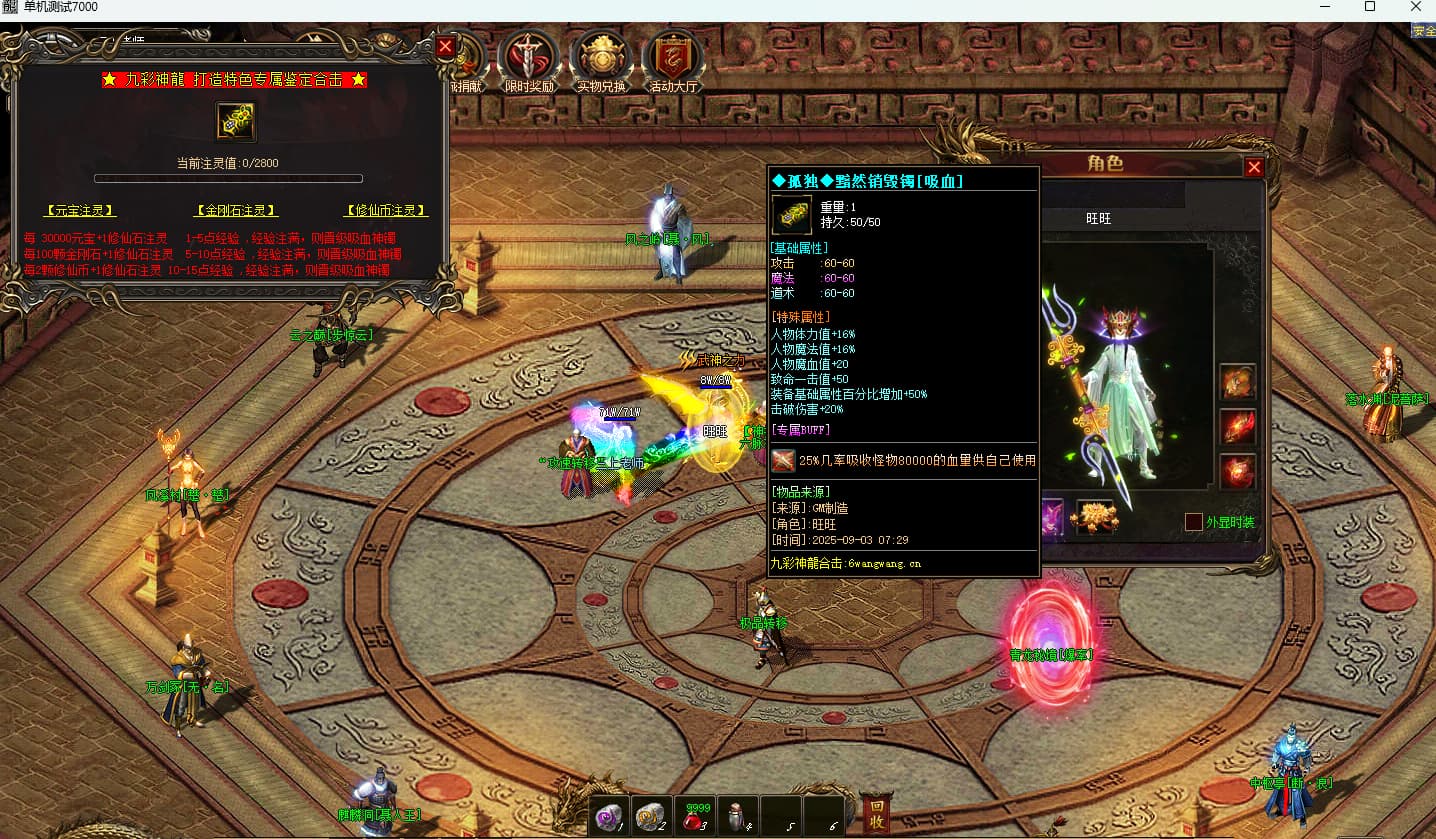Choose the 金刚石注灵 infusion option
Image resolution: width=1436 pixels, height=839 pixels.
click(x=236, y=211)
